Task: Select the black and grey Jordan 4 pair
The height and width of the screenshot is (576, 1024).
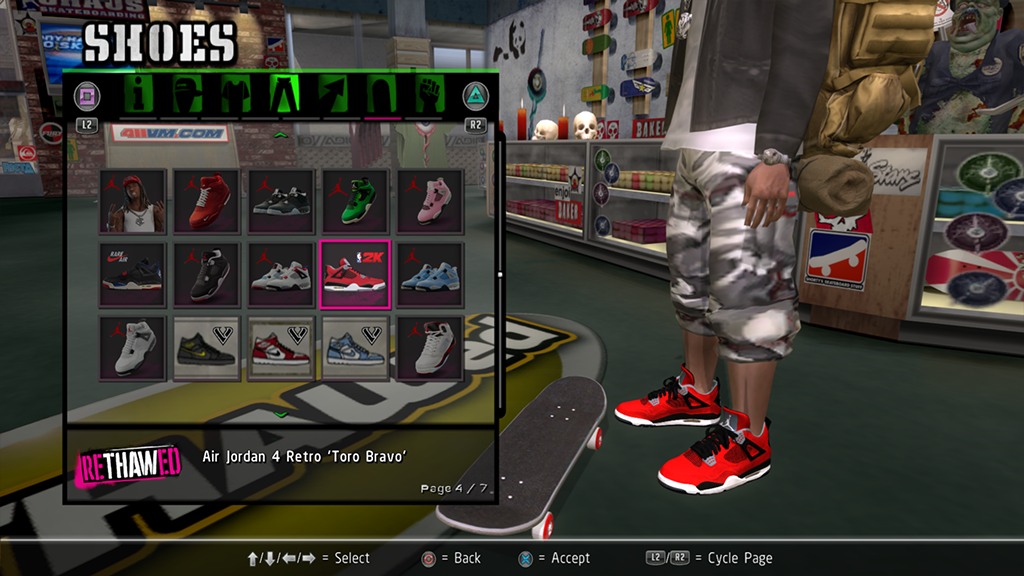Action: 280,201
